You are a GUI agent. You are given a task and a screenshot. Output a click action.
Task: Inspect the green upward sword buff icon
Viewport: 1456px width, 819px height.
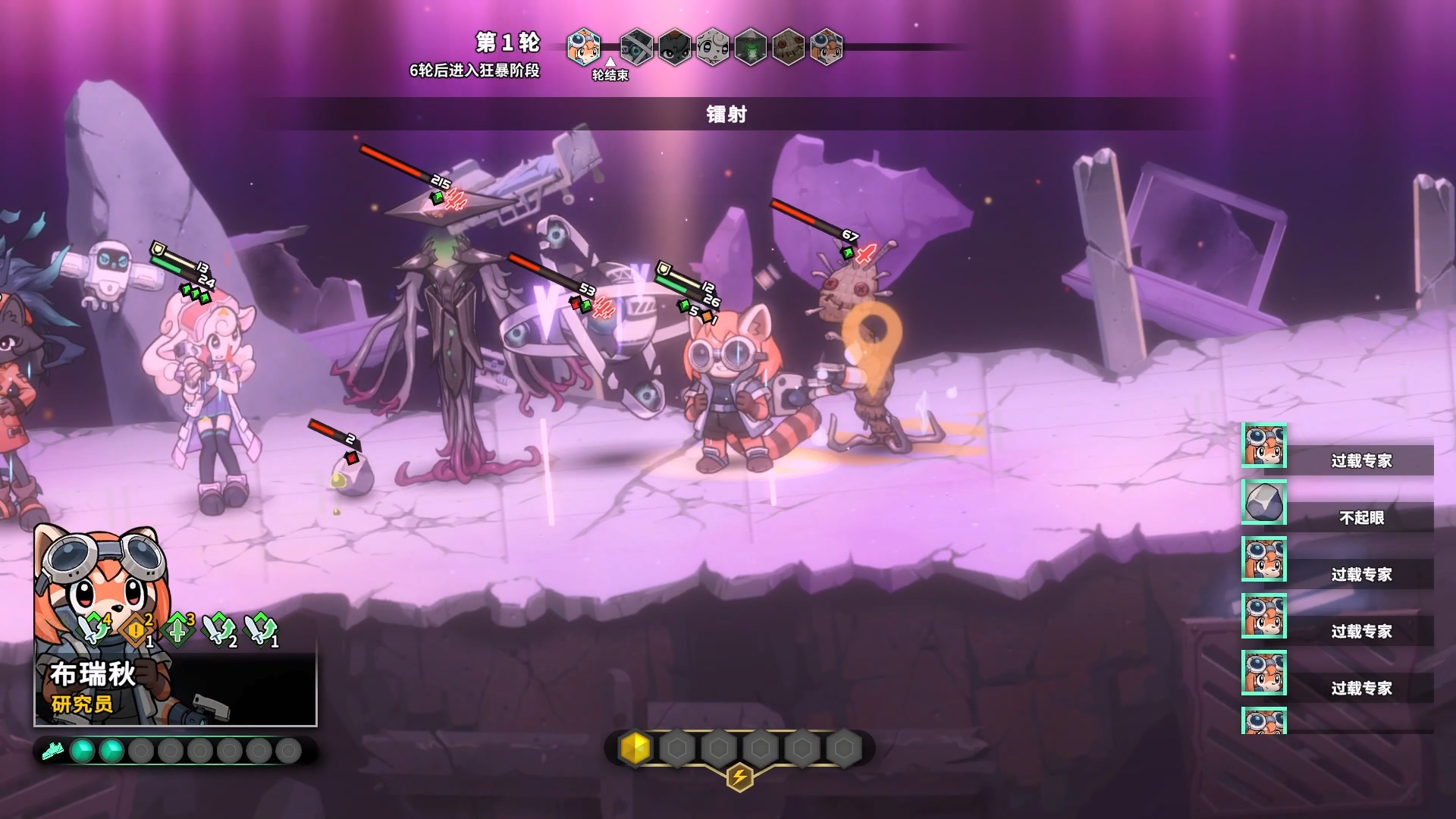(x=177, y=629)
